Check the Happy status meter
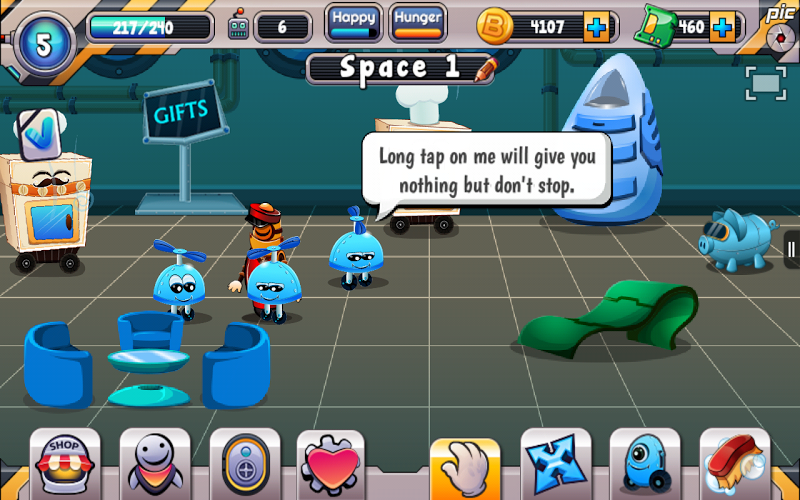The width and height of the screenshot is (800, 500). click(x=354, y=22)
